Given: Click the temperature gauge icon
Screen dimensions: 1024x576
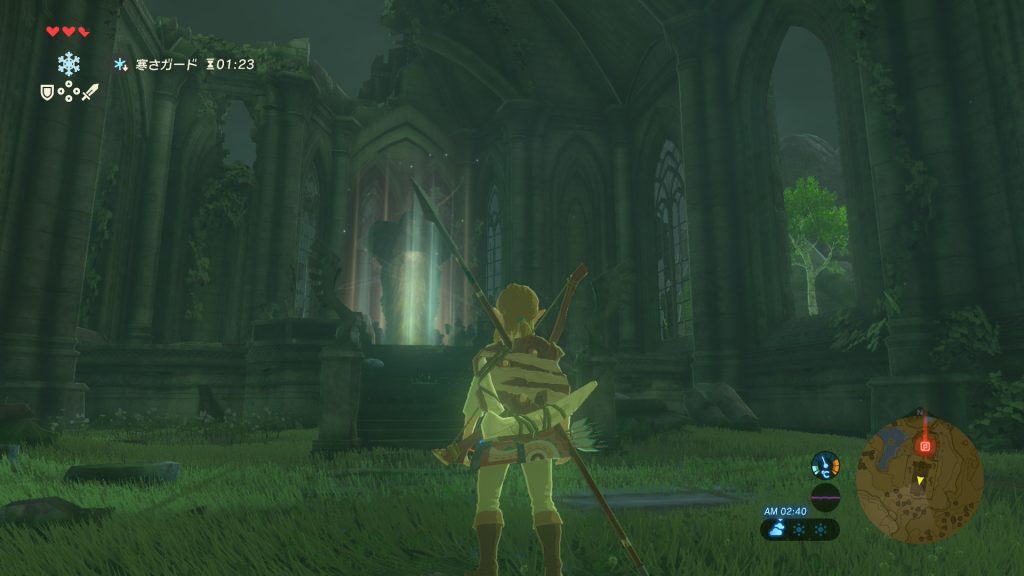Looking at the screenshot, I should point(825,464).
